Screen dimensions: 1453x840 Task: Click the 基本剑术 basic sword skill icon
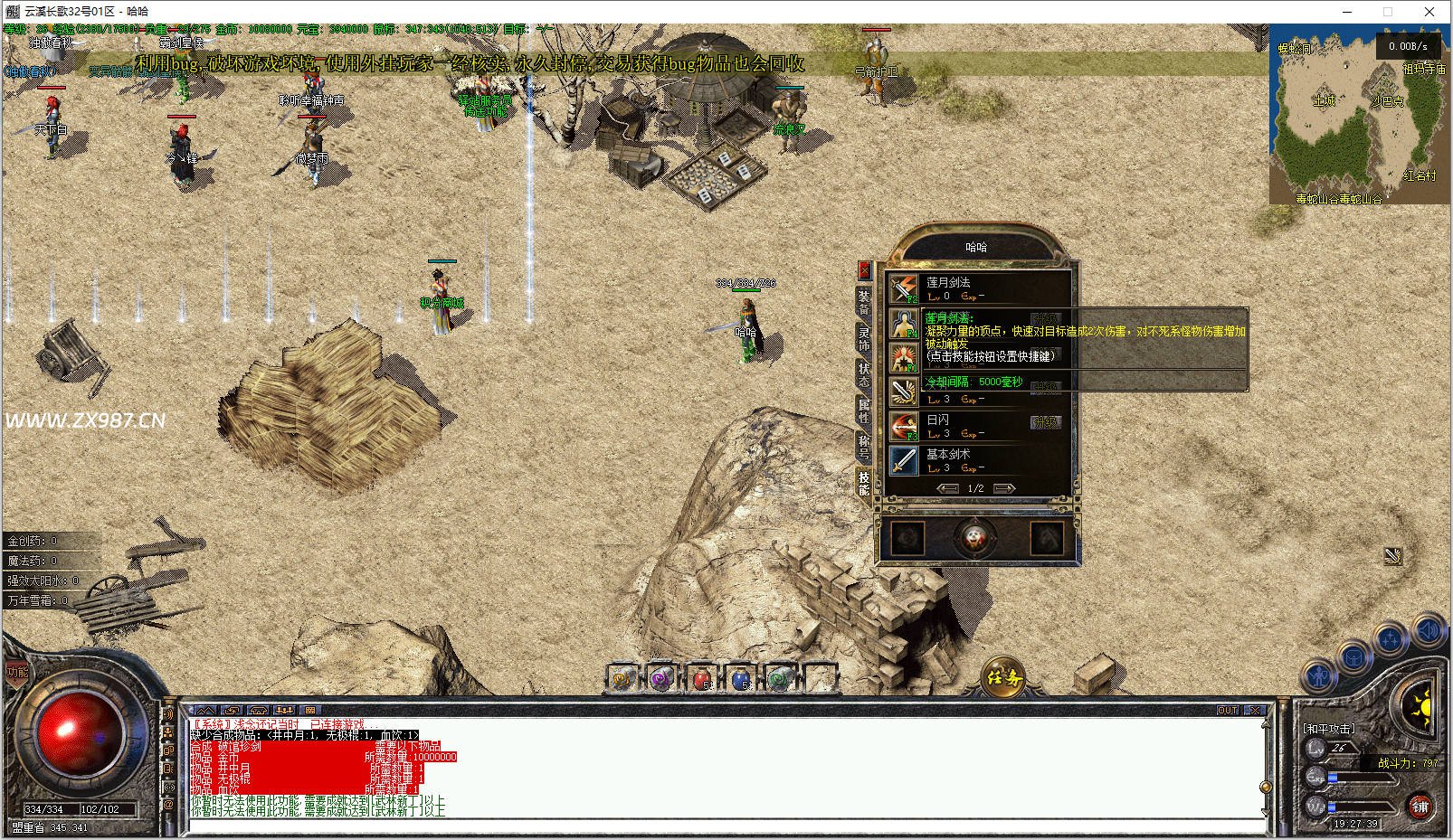(903, 461)
